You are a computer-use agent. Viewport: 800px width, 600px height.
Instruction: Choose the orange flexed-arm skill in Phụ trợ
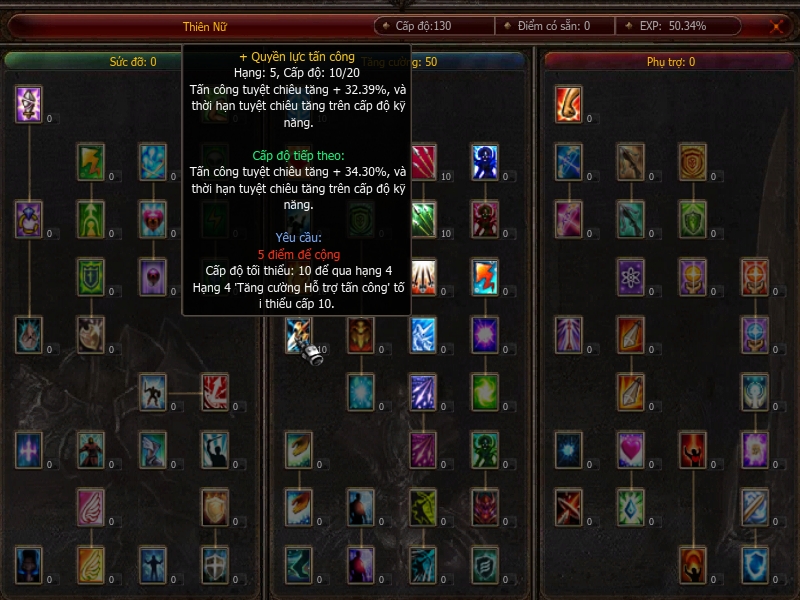(x=569, y=104)
